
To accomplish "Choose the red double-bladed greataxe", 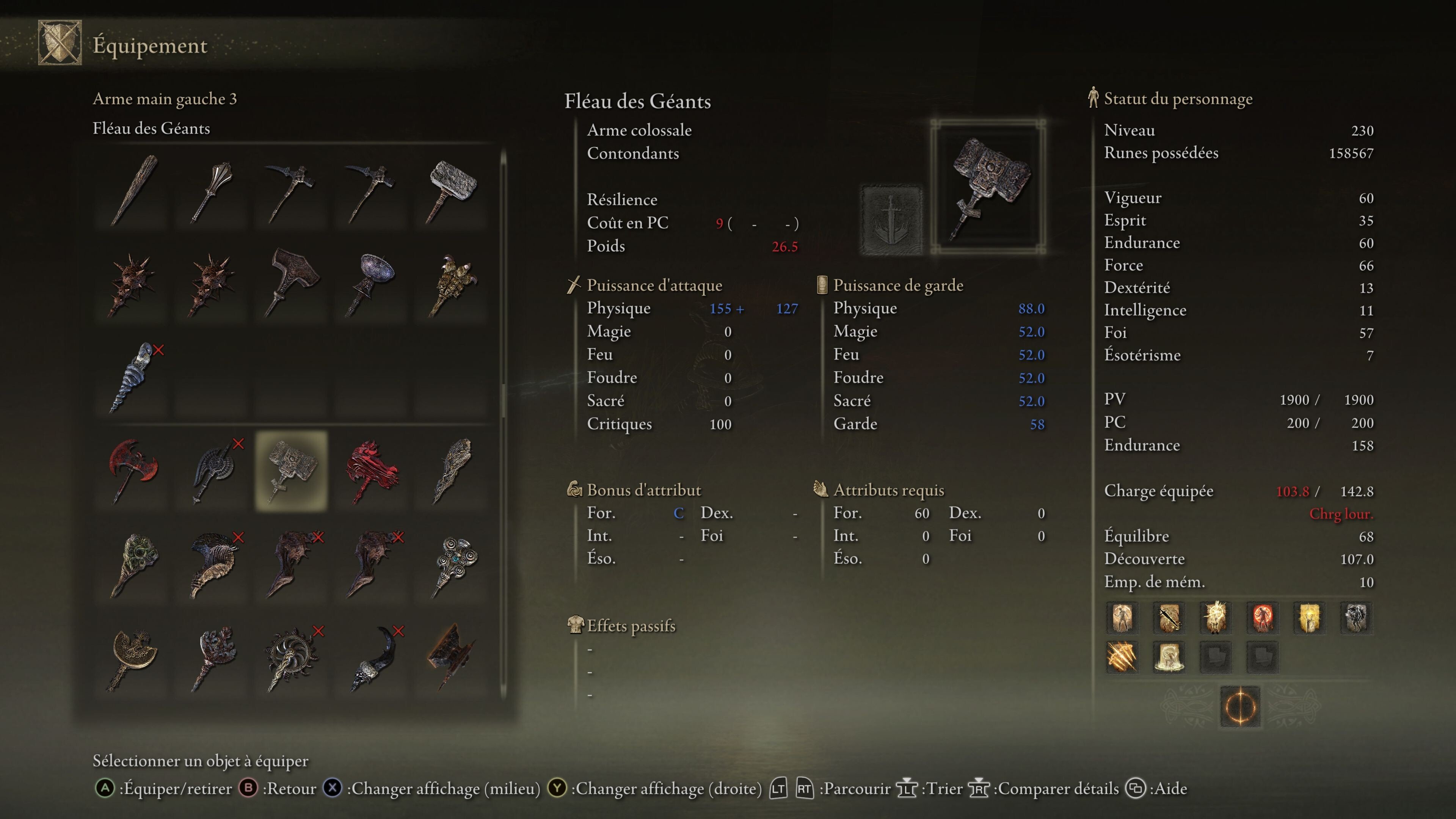I will pos(133,471).
